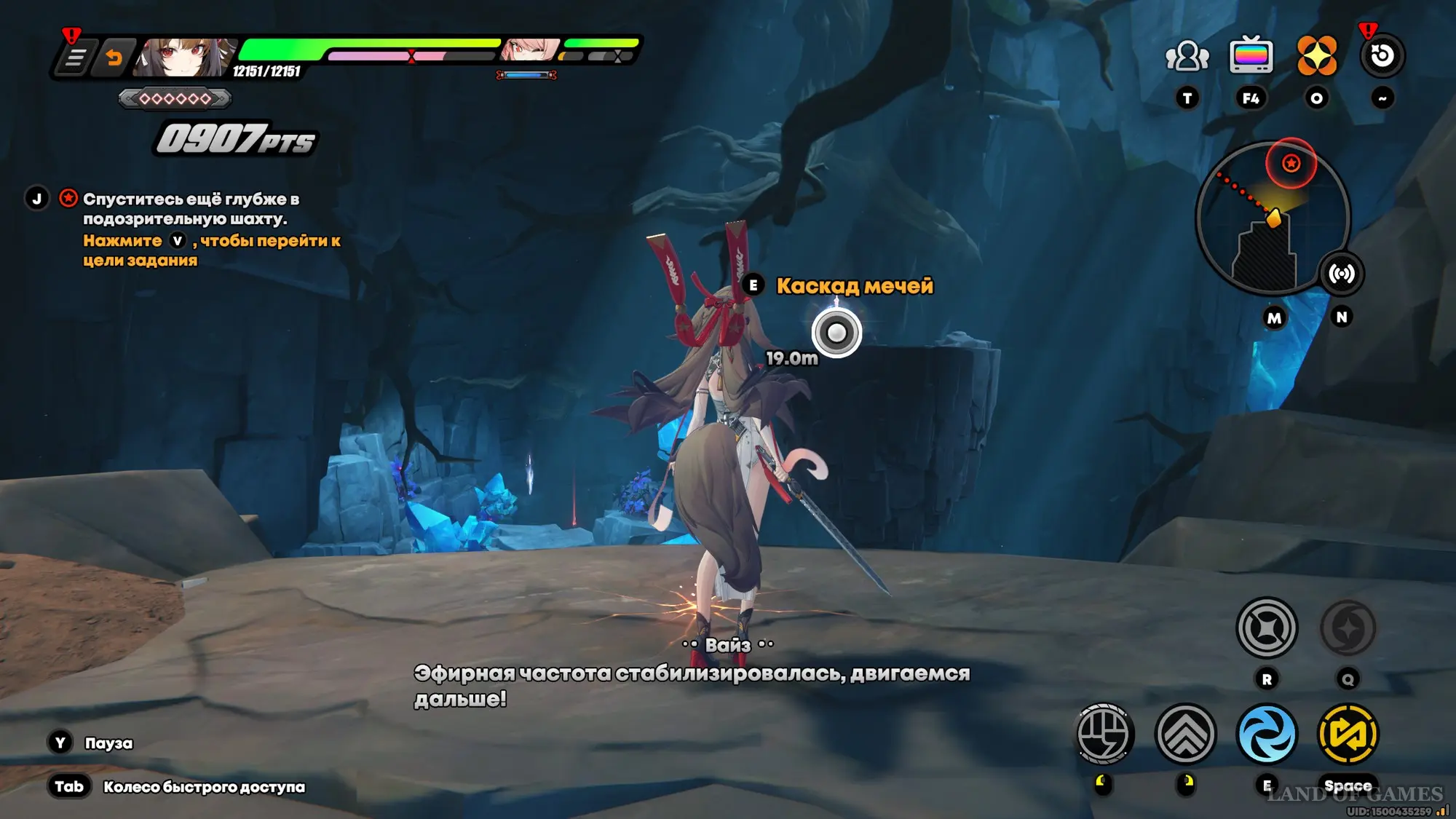Activate the double-chevron dash button
The height and width of the screenshot is (819, 1456).
(1185, 734)
